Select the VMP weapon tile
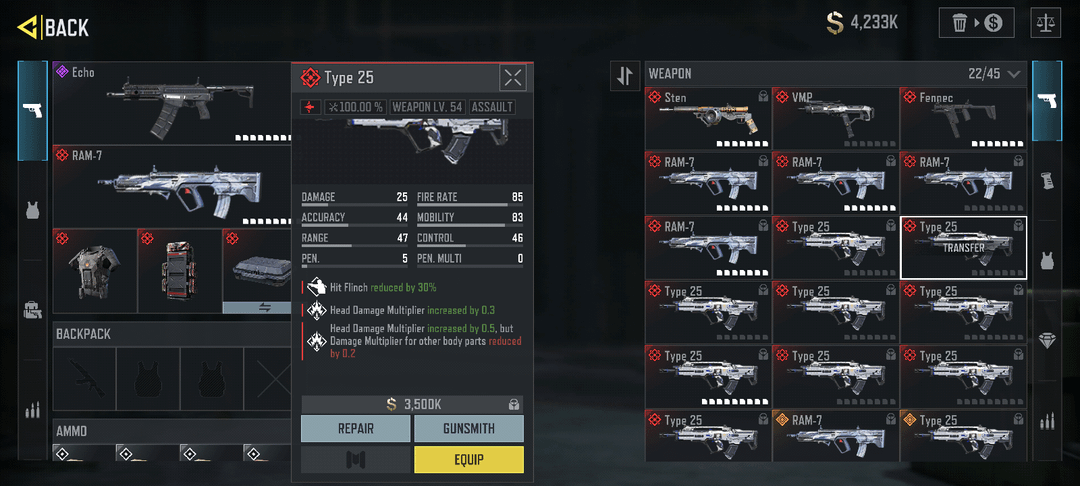1080x486 pixels. click(835, 118)
